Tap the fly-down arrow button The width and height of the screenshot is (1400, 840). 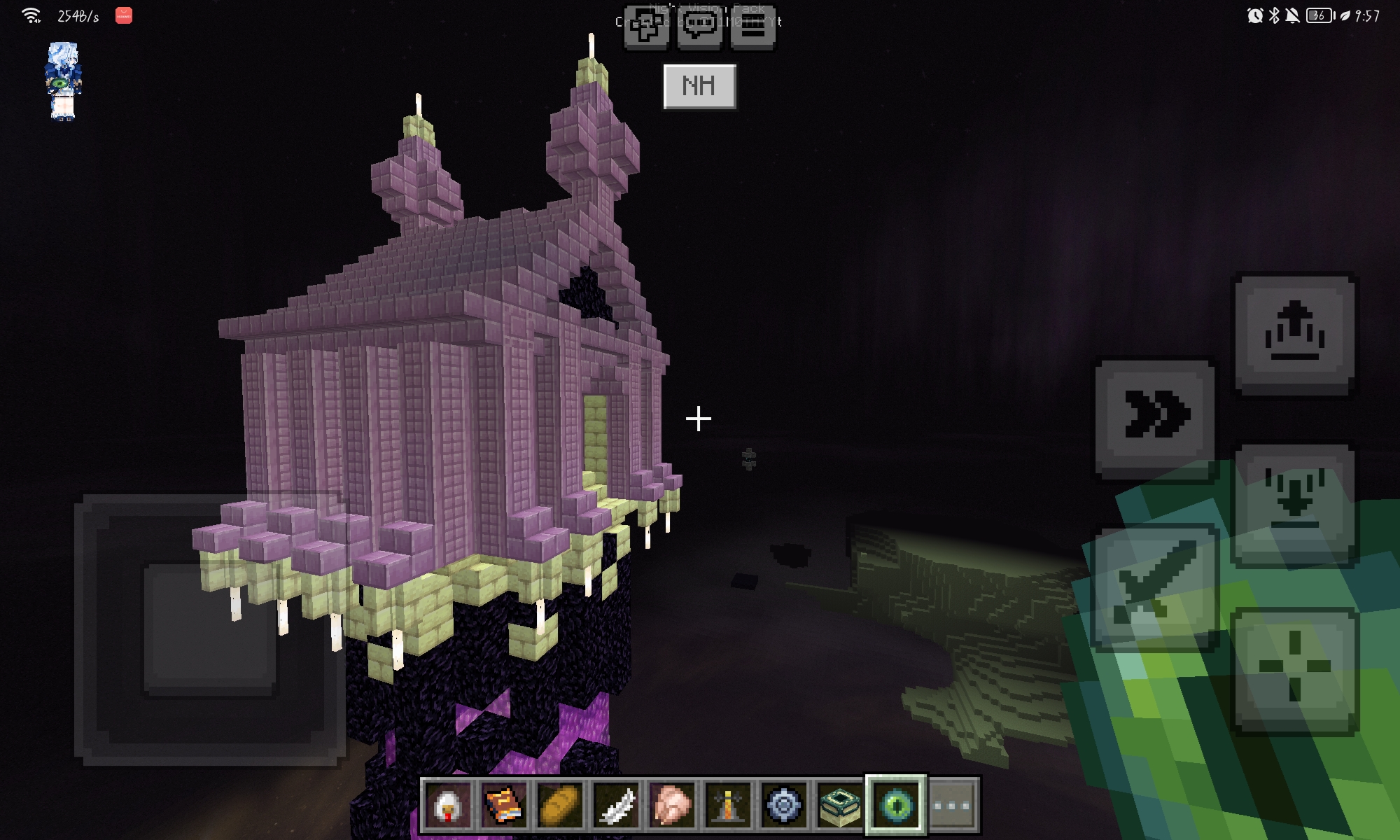(1294, 502)
